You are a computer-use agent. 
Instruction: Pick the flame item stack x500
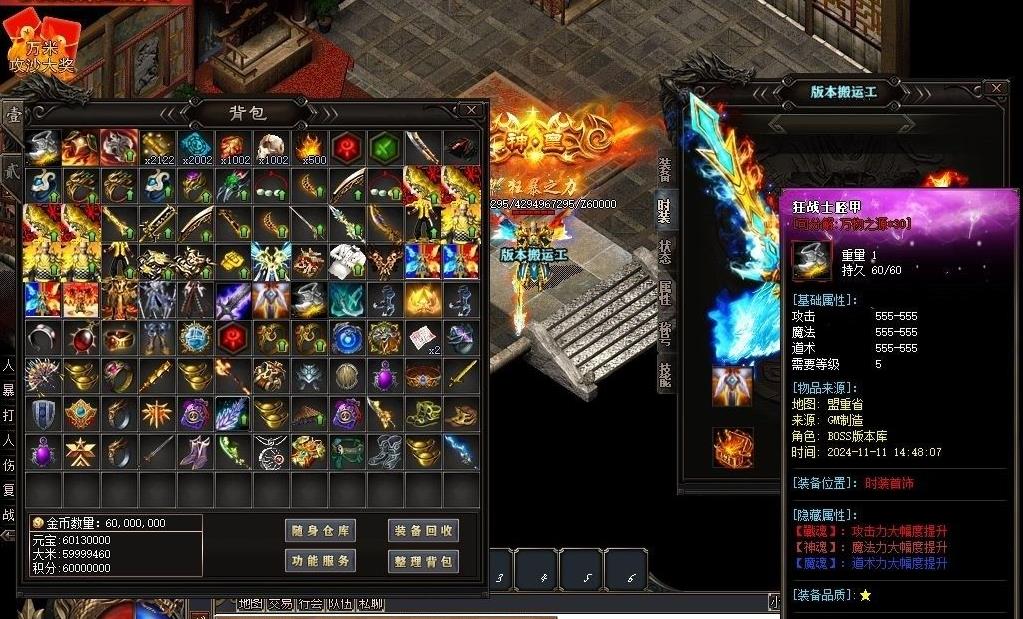(309, 147)
